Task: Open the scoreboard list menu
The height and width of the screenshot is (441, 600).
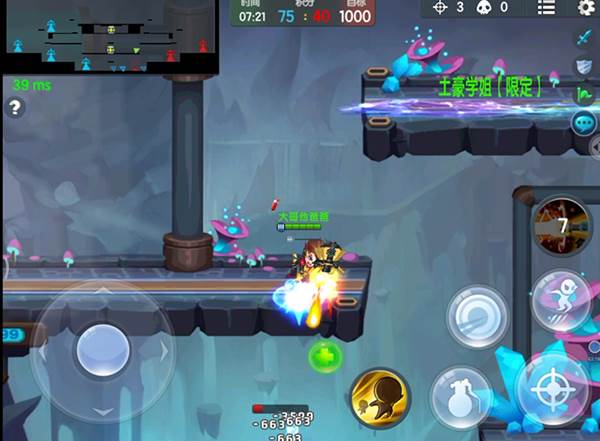Action: tap(545, 8)
